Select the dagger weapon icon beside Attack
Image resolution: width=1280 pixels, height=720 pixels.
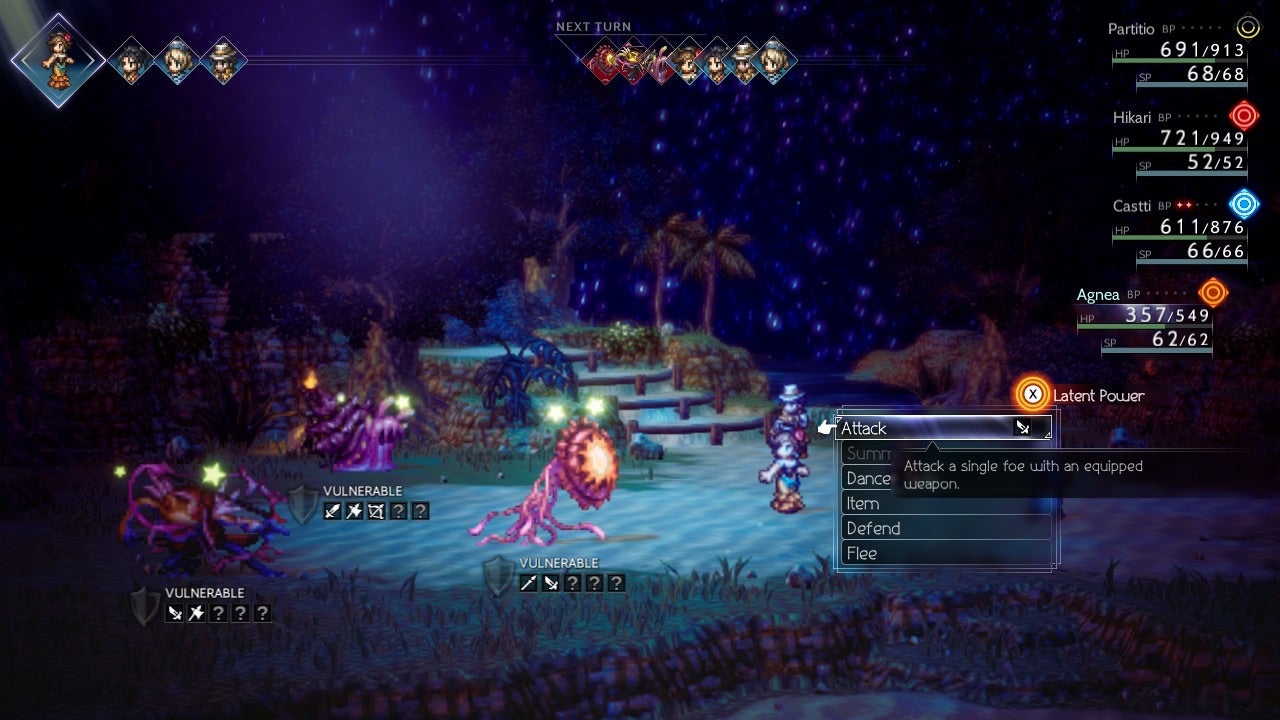[1024, 428]
